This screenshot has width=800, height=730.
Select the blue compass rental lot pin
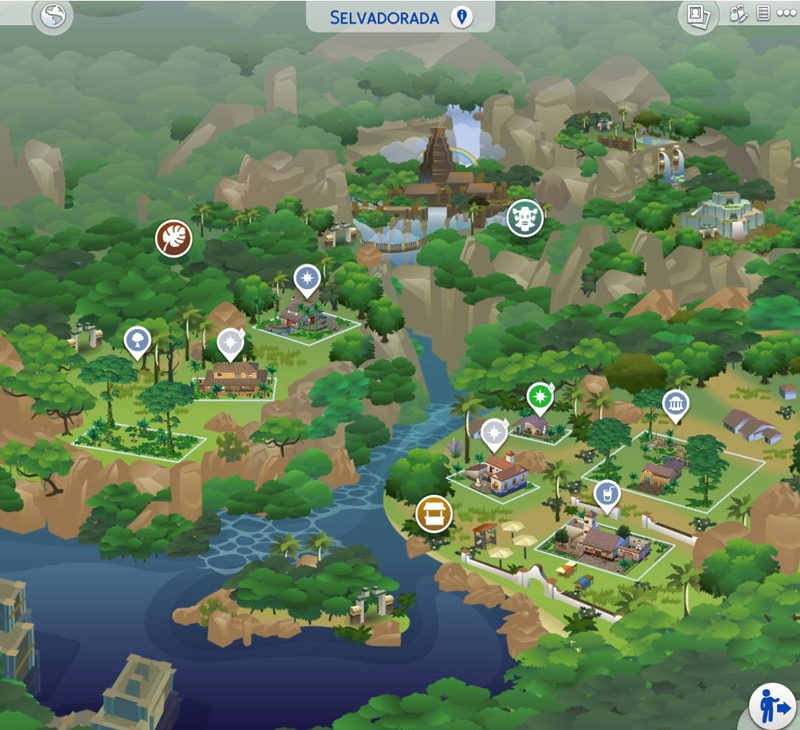[x=306, y=279]
